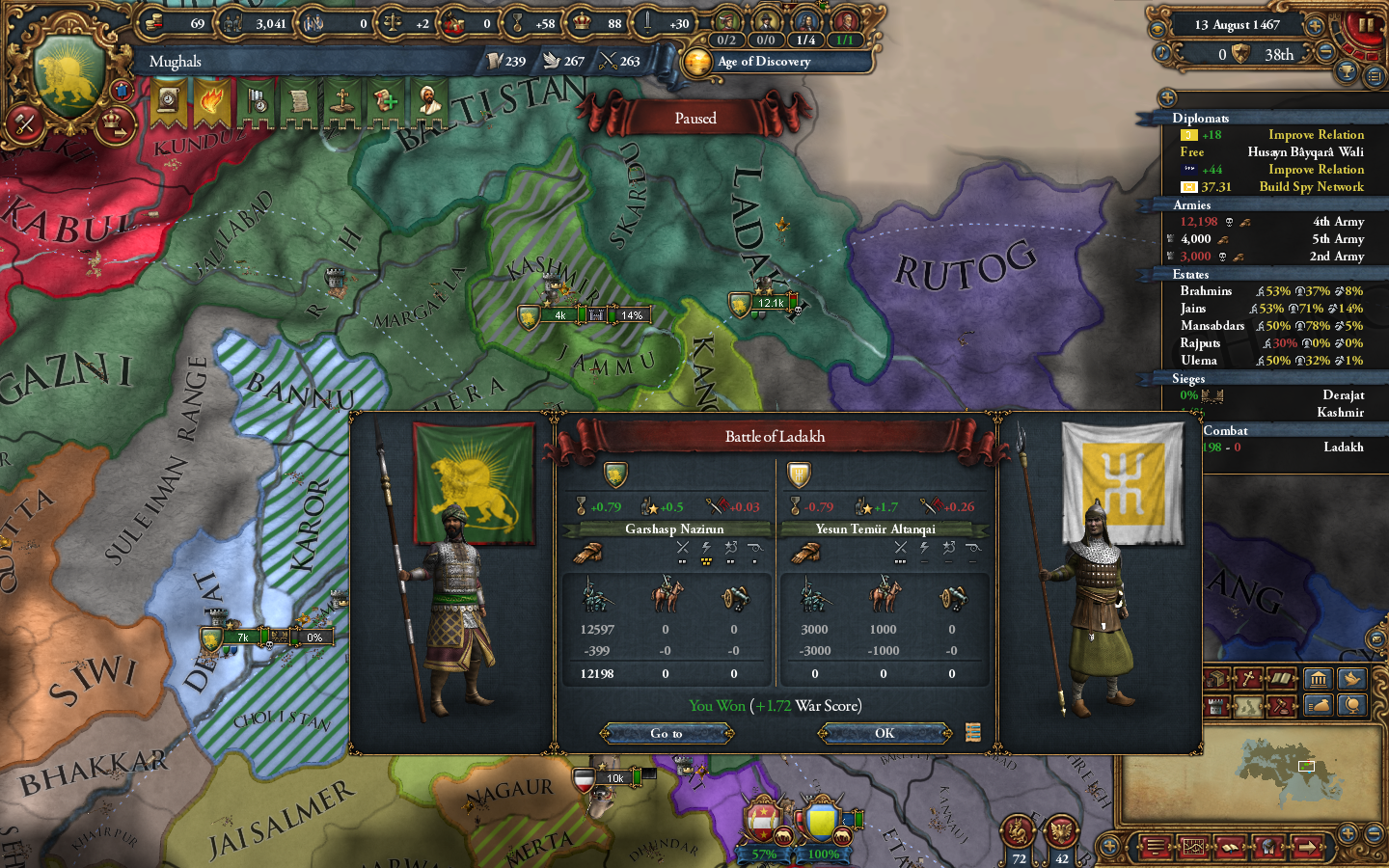The height and width of the screenshot is (868, 1389).
Task: Open the in-game Ledger (graph icon)
Action: coord(1194,847)
